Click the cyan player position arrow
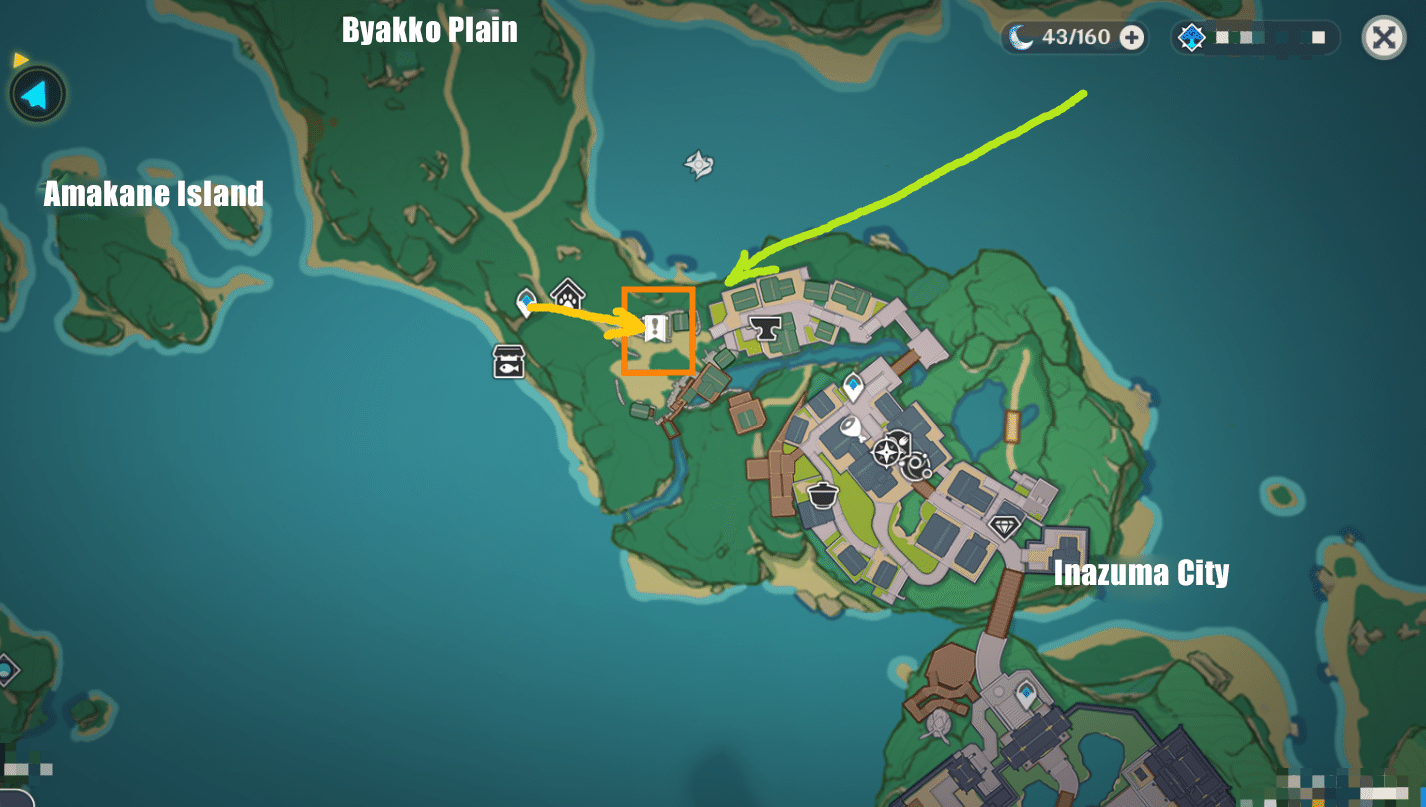1426x807 pixels. click(x=36, y=93)
